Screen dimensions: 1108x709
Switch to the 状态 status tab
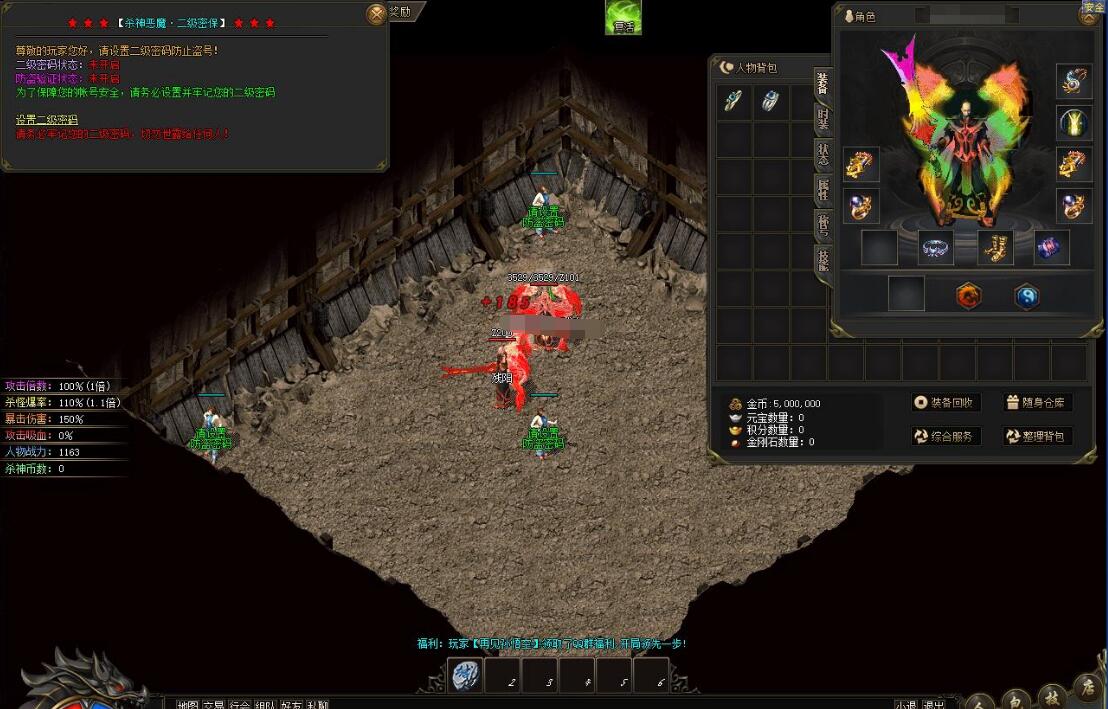[x=823, y=154]
